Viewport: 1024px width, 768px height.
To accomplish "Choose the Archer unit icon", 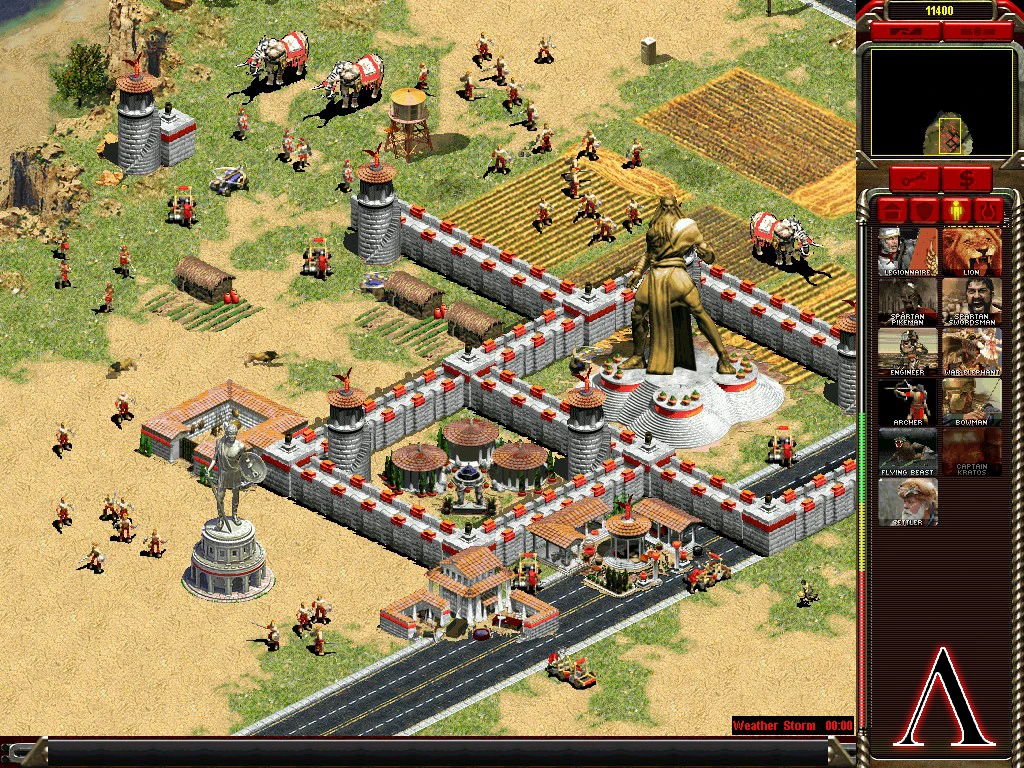I will pos(908,401).
